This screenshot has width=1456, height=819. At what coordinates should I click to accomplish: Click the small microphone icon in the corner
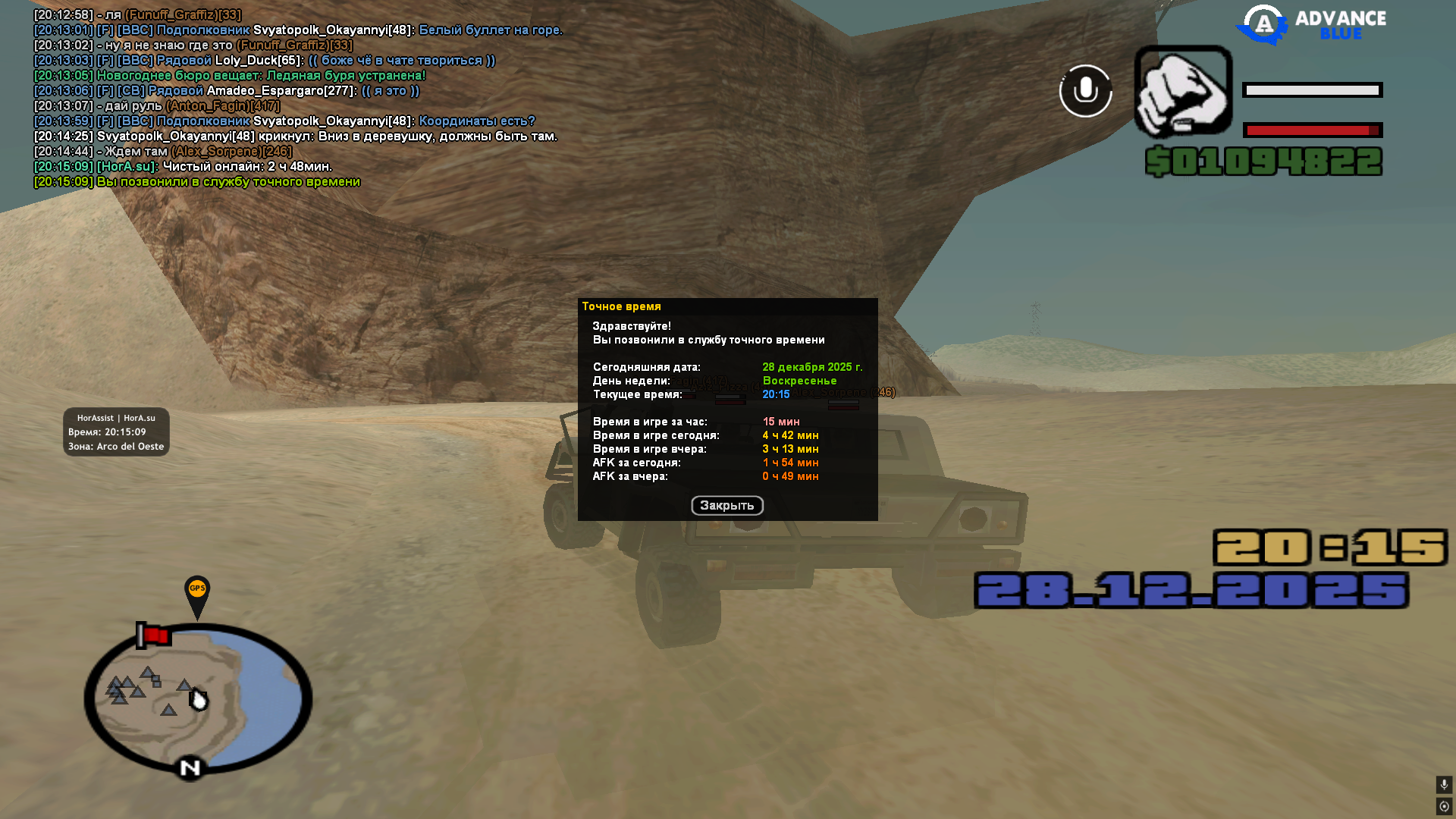[1444, 784]
